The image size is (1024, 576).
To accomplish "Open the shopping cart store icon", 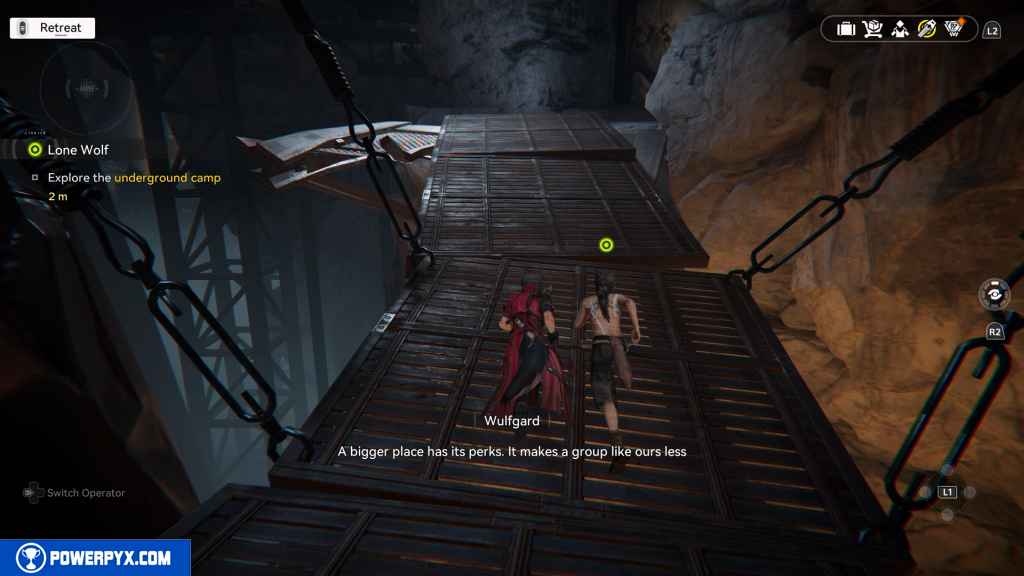I will point(873,29).
